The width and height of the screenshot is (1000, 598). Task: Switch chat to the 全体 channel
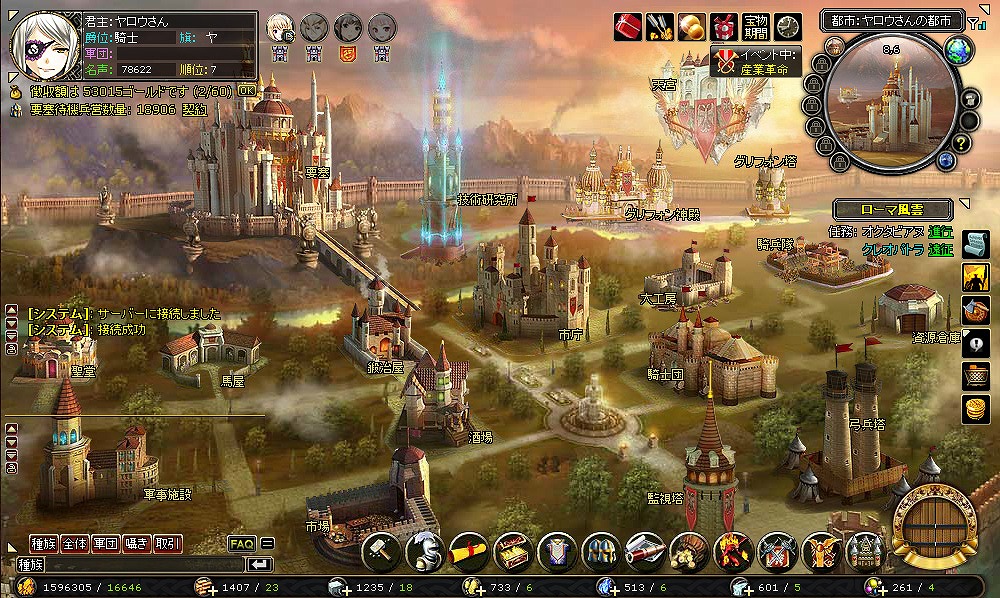(x=75, y=544)
